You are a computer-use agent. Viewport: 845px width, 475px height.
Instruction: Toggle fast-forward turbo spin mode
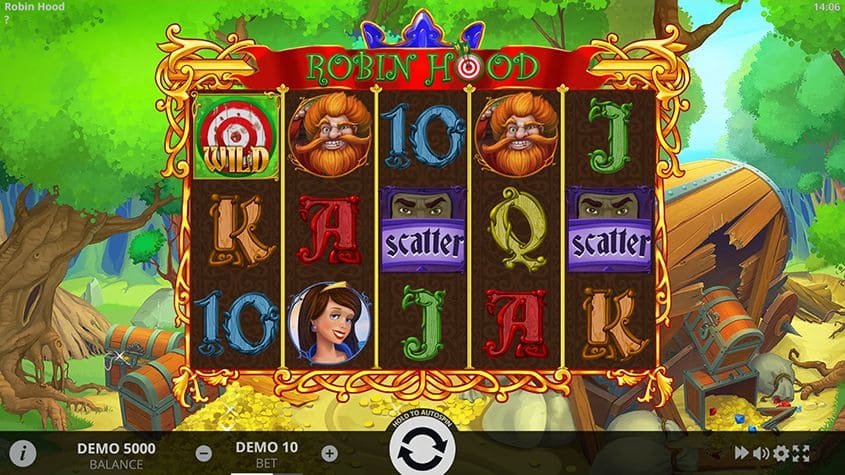click(x=742, y=453)
